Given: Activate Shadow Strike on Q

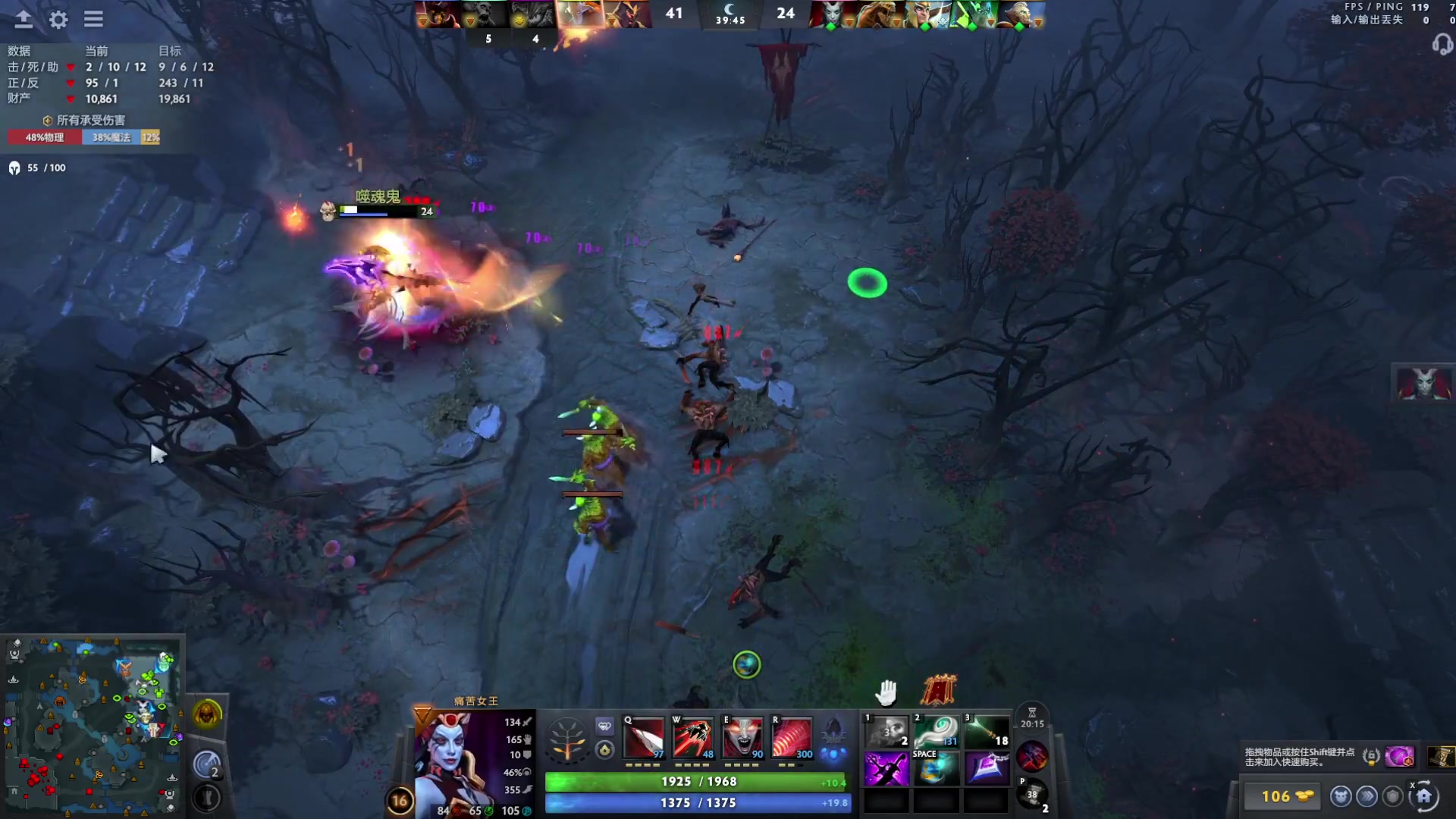Looking at the screenshot, I should tap(644, 738).
